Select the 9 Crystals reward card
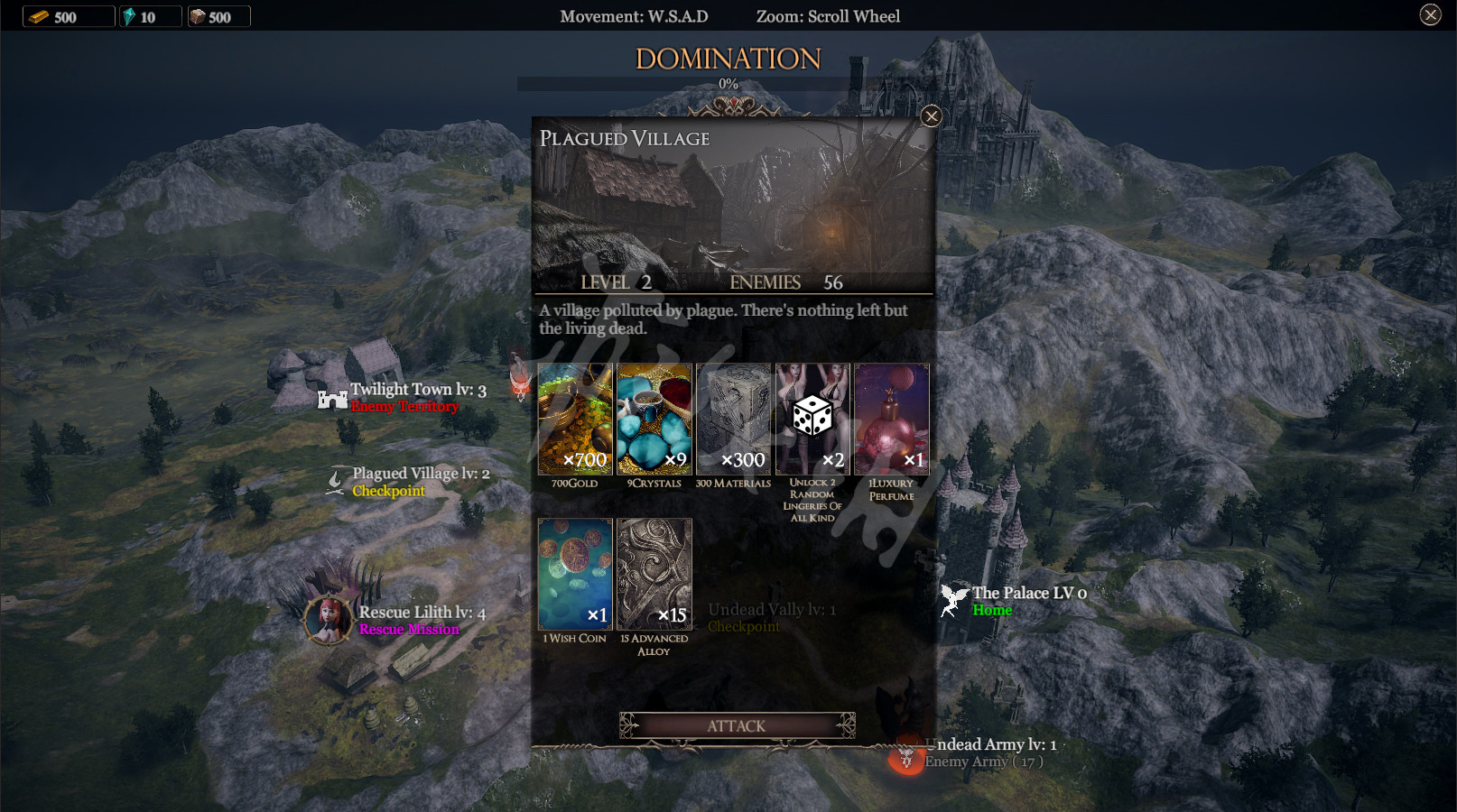This screenshot has width=1457, height=812. click(654, 420)
